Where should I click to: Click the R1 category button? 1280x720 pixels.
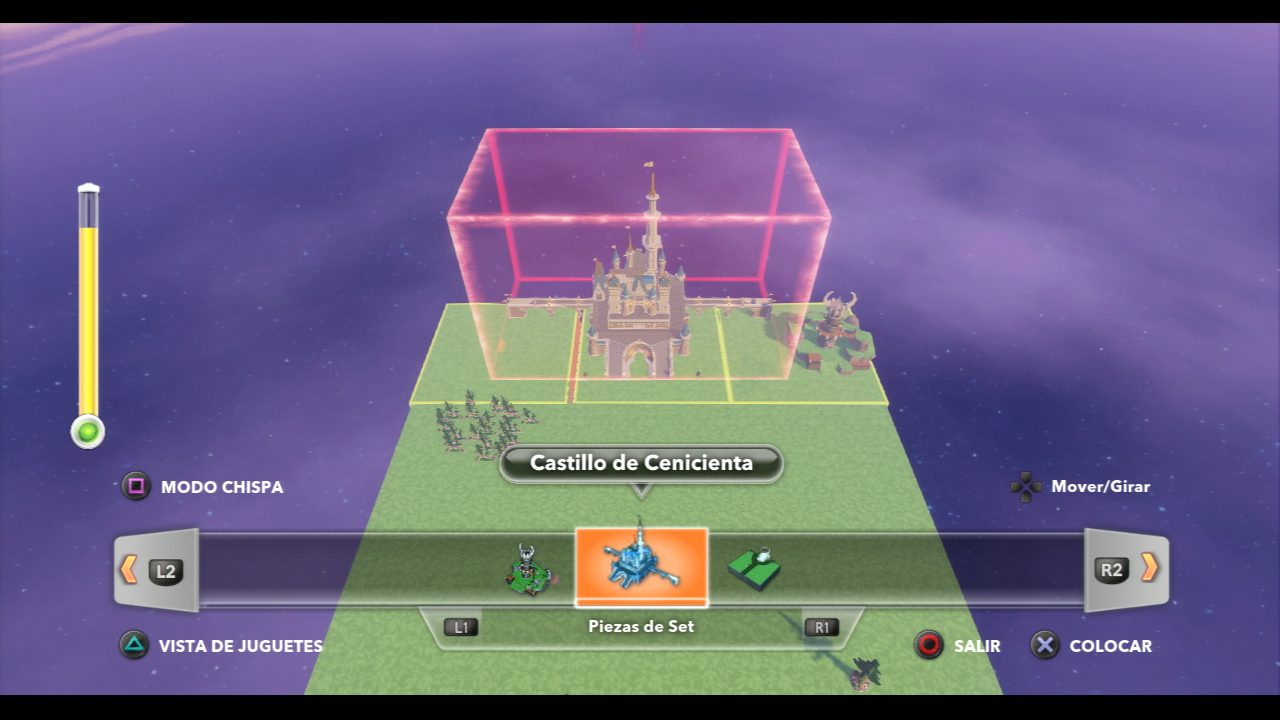click(820, 627)
